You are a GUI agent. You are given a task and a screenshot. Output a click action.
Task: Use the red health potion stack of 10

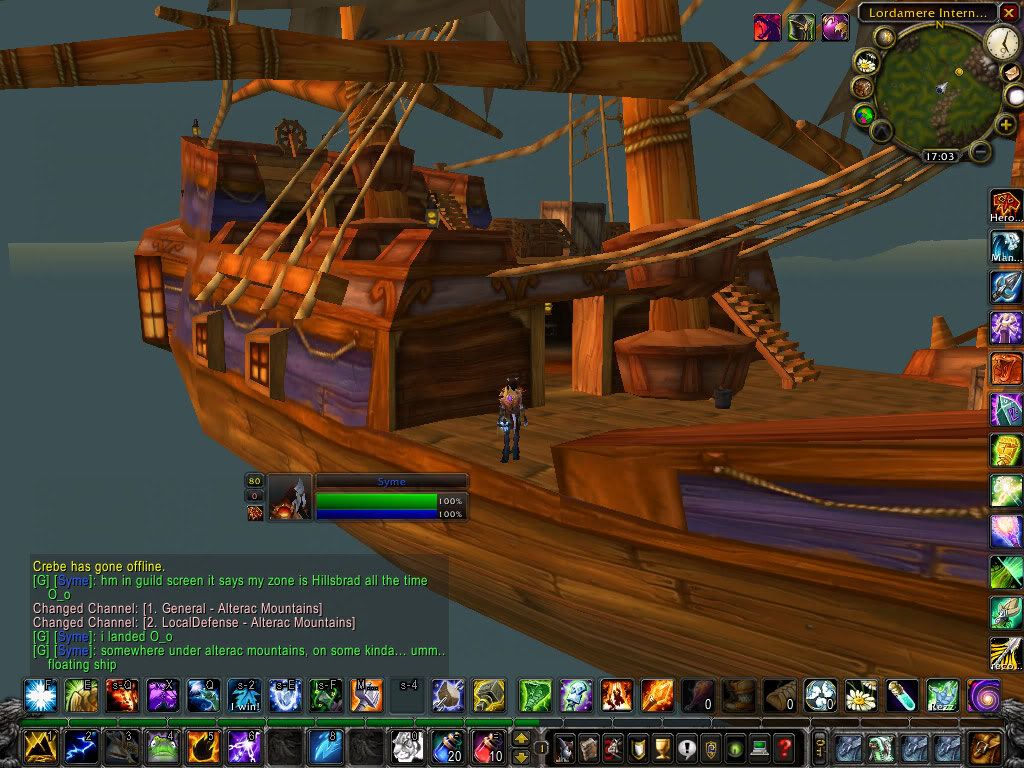pyautogui.click(x=488, y=747)
